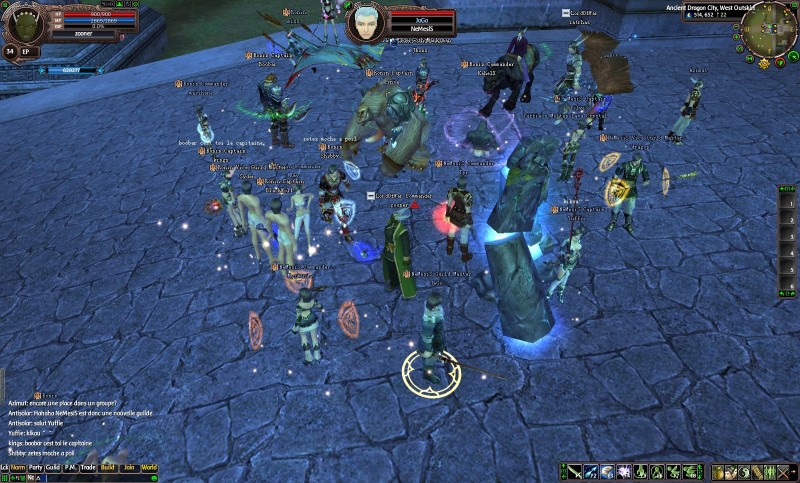Image resolution: width=800 pixels, height=483 pixels.
Task: Toggle the Lck chat lock button
Action: tap(5, 467)
